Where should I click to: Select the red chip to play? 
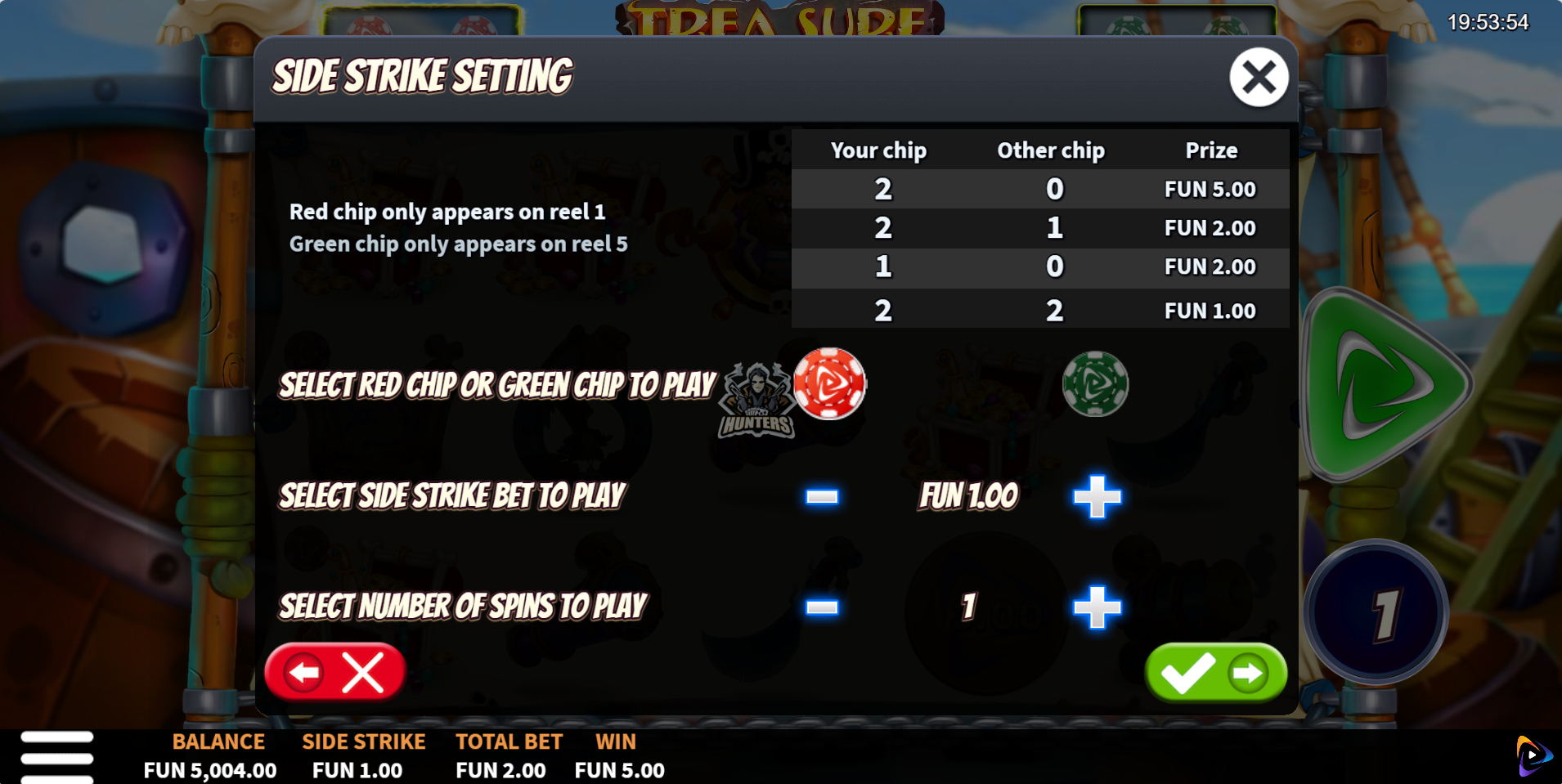[x=829, y=383]
